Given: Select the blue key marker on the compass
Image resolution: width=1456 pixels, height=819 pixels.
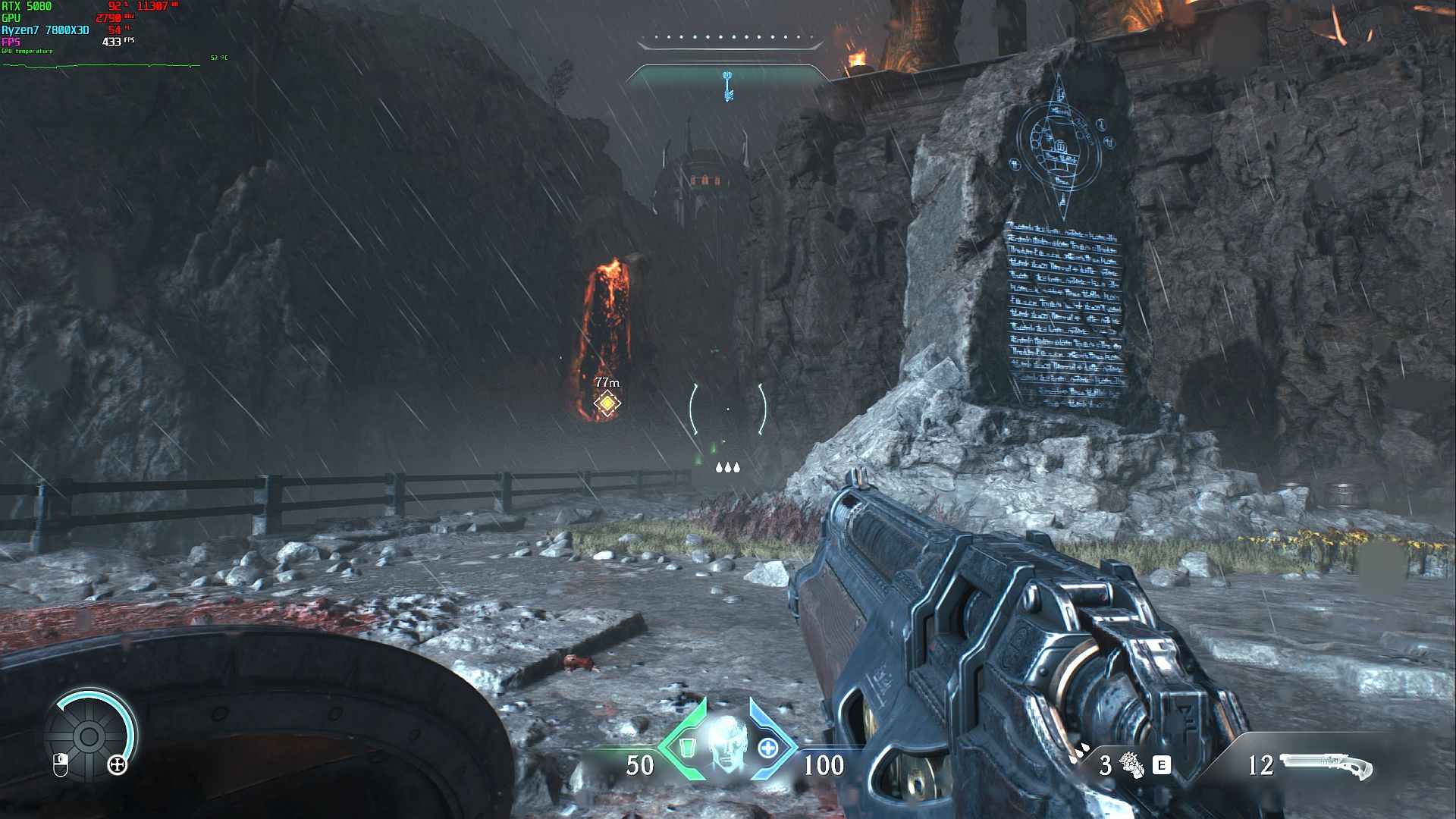Looking at the screenshot, I should click(728, 86).
